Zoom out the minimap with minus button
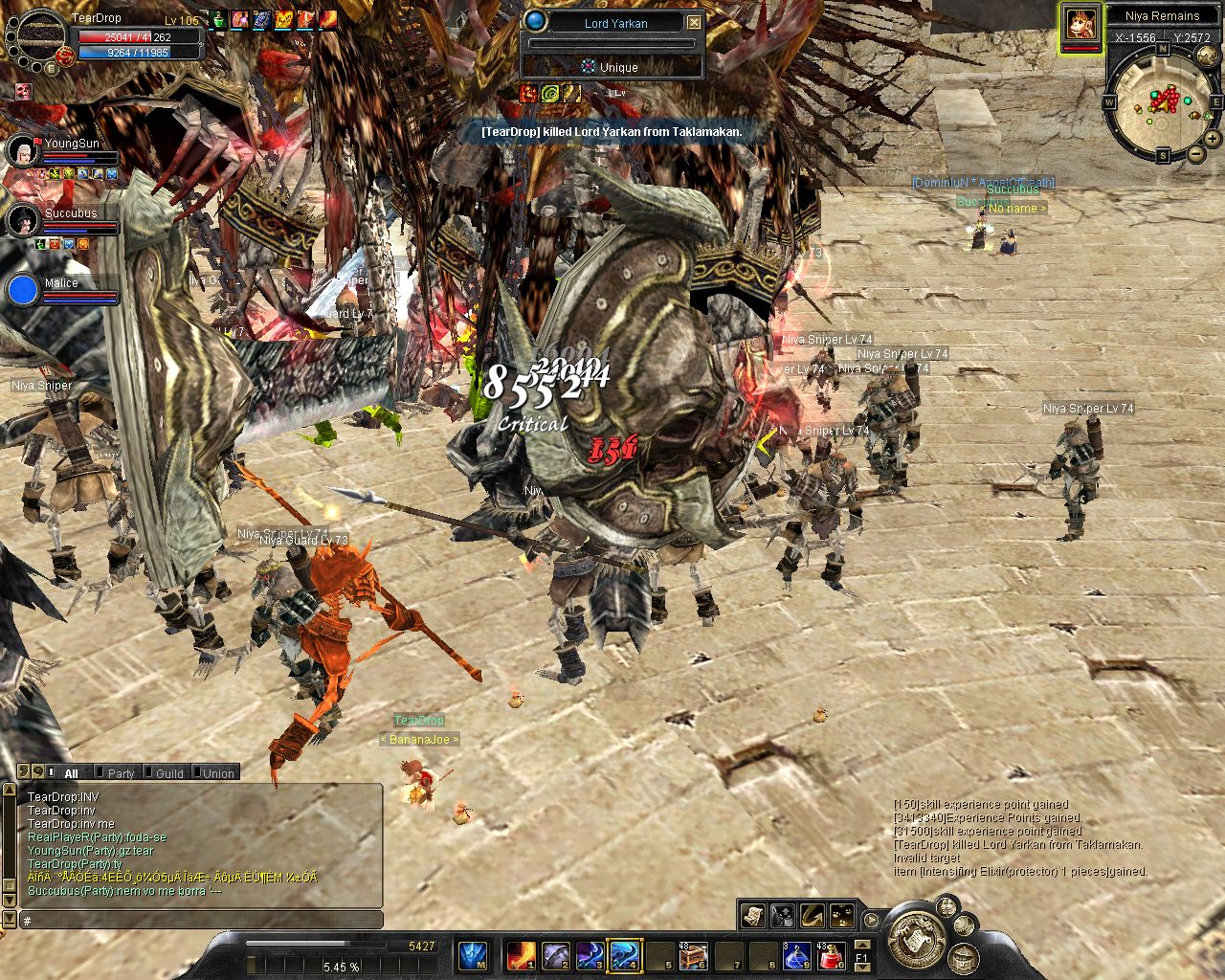This screenshot has height=980, width=1225. pos(1195,154)
